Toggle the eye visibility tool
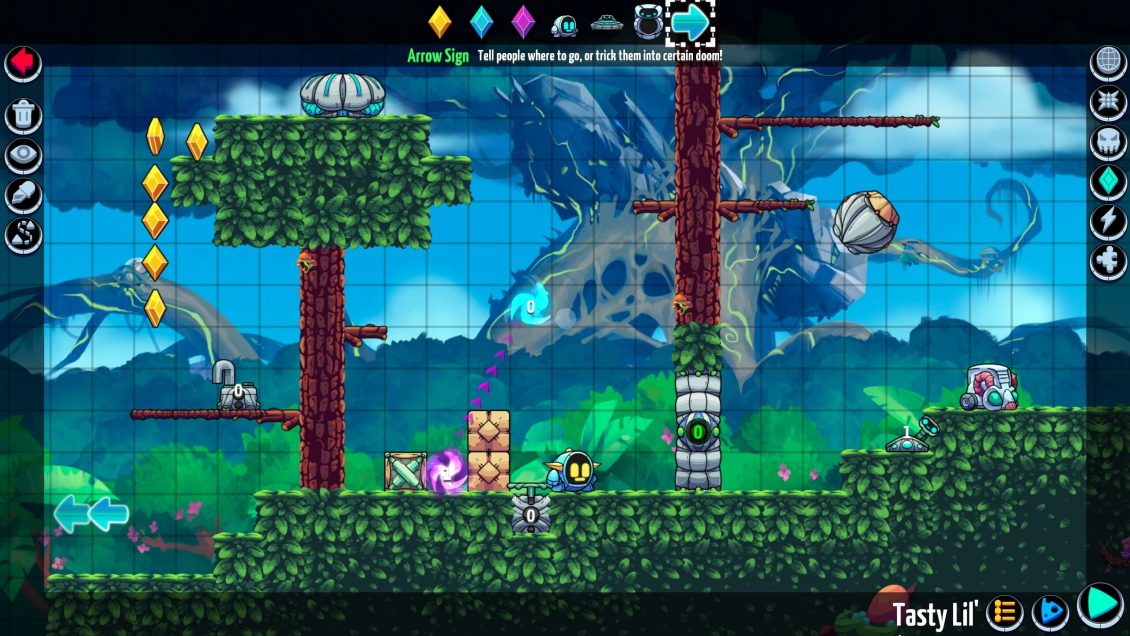Viewport: 1130px width, 636px height. [23, 156]
